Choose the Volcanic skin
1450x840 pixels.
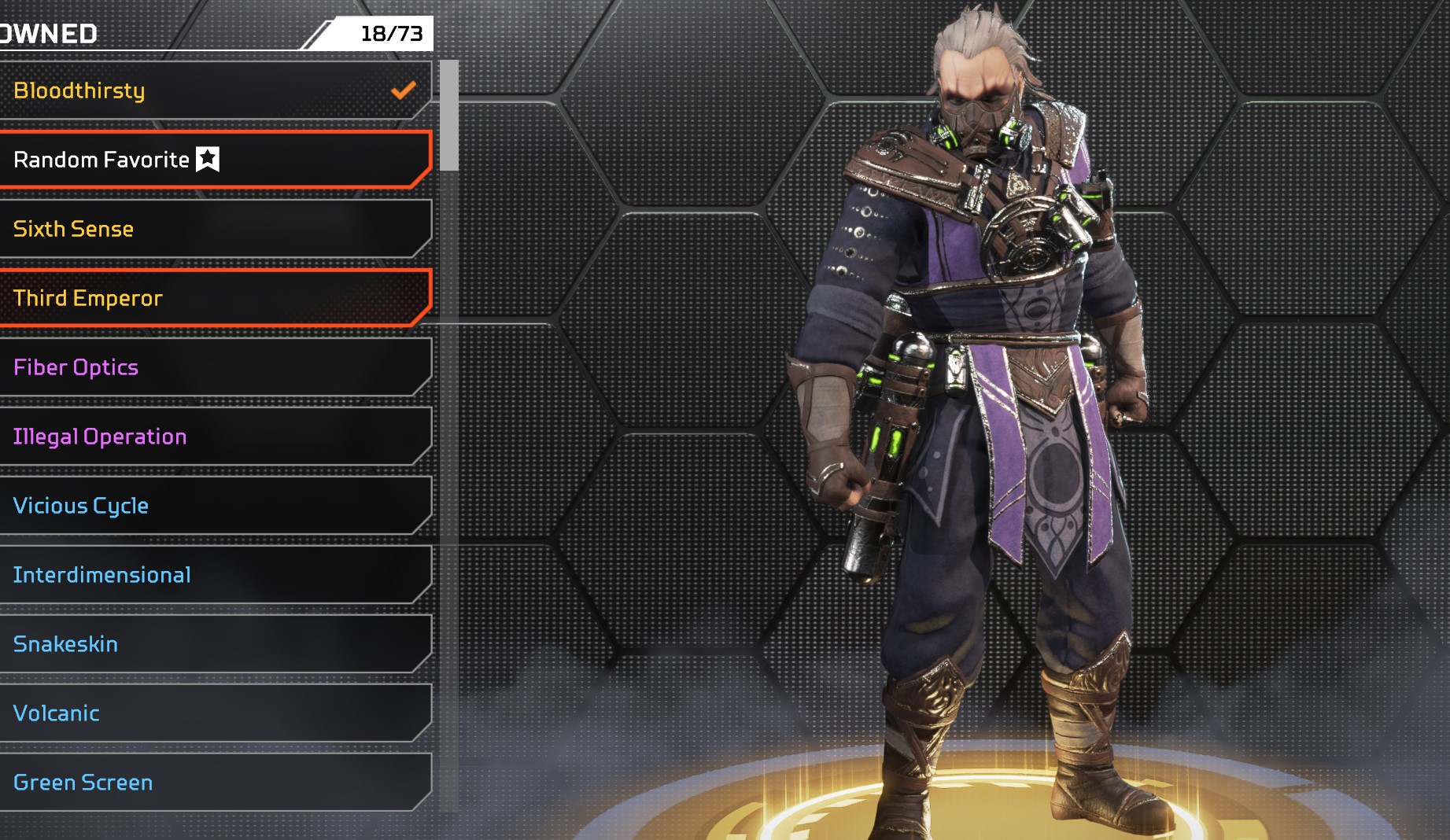[x=212, y=713]
